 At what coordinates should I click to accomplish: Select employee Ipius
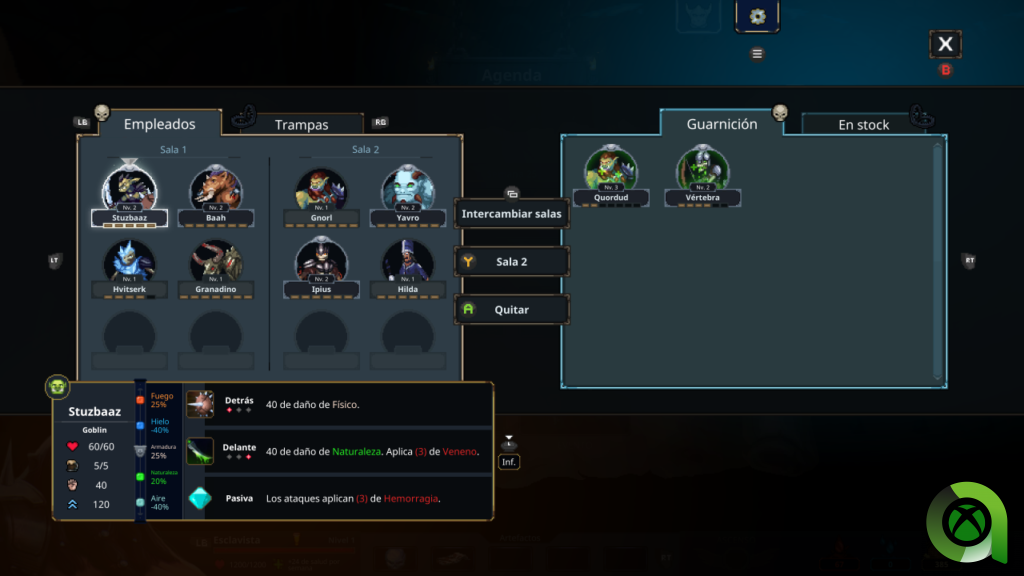(321, 264)
